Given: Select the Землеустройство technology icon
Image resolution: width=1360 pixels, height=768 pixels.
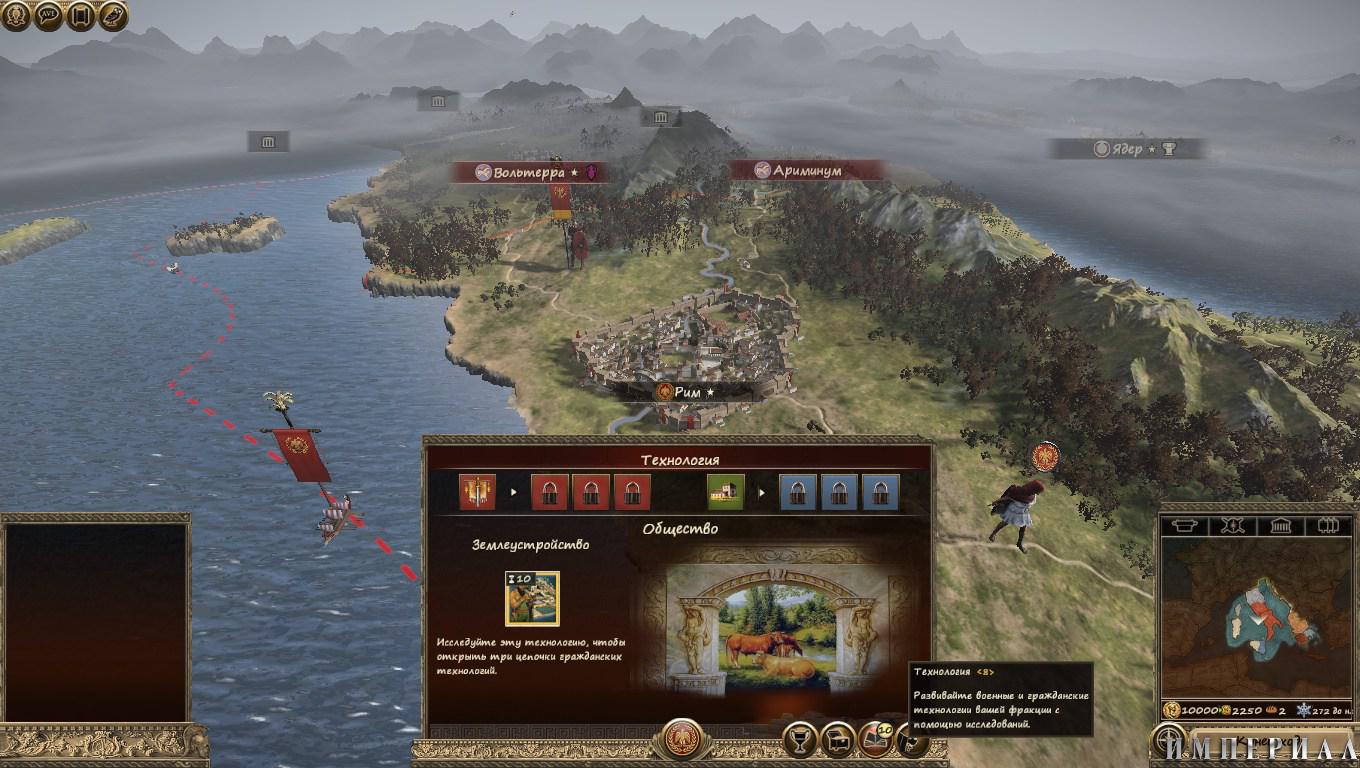Looking at the screenshot, I should pyautogui.click(x=532, y=598).
